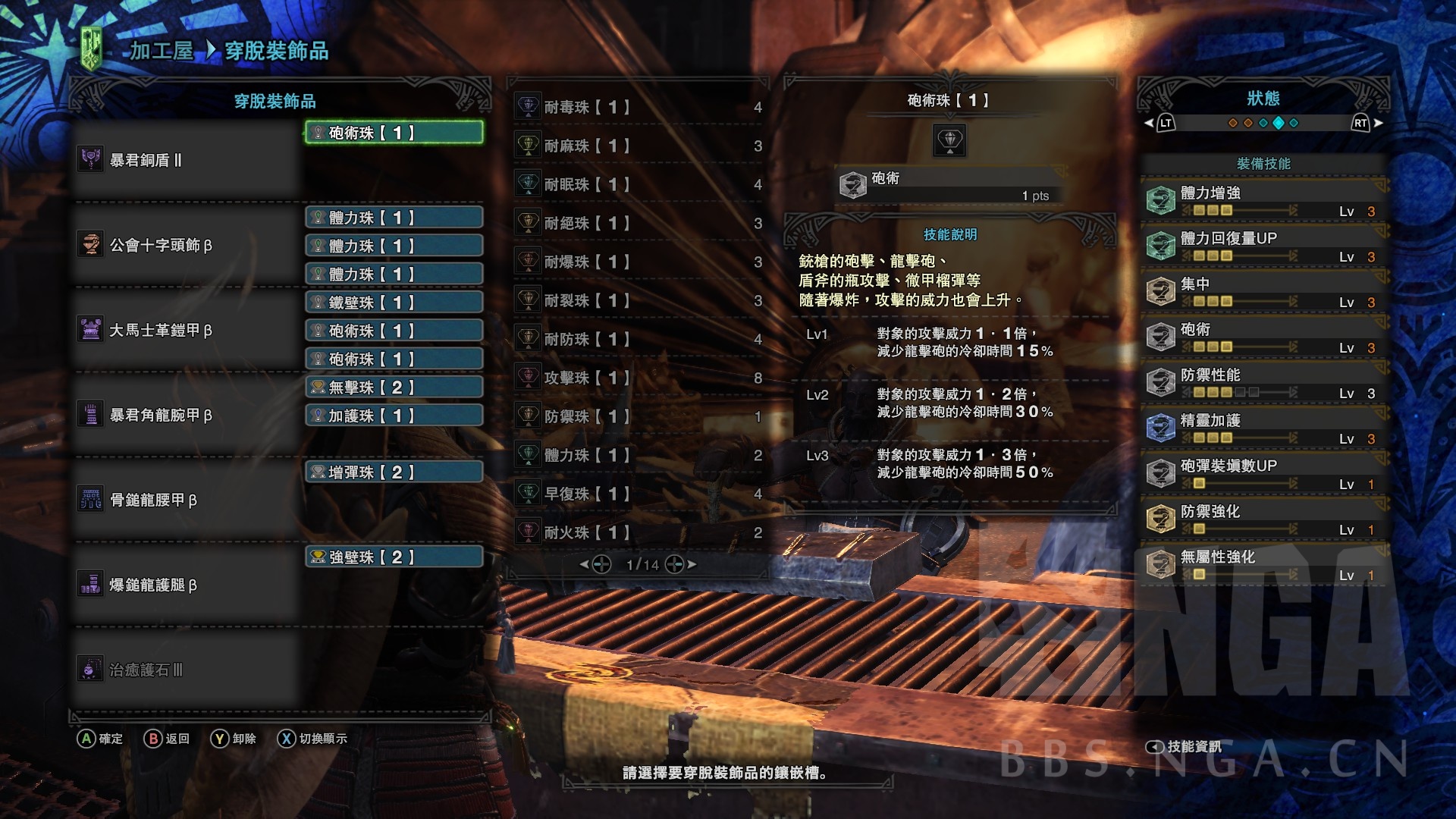
Task: Select the 爆鎚龍護腿β leg armor row
Action: coord(186,585)
